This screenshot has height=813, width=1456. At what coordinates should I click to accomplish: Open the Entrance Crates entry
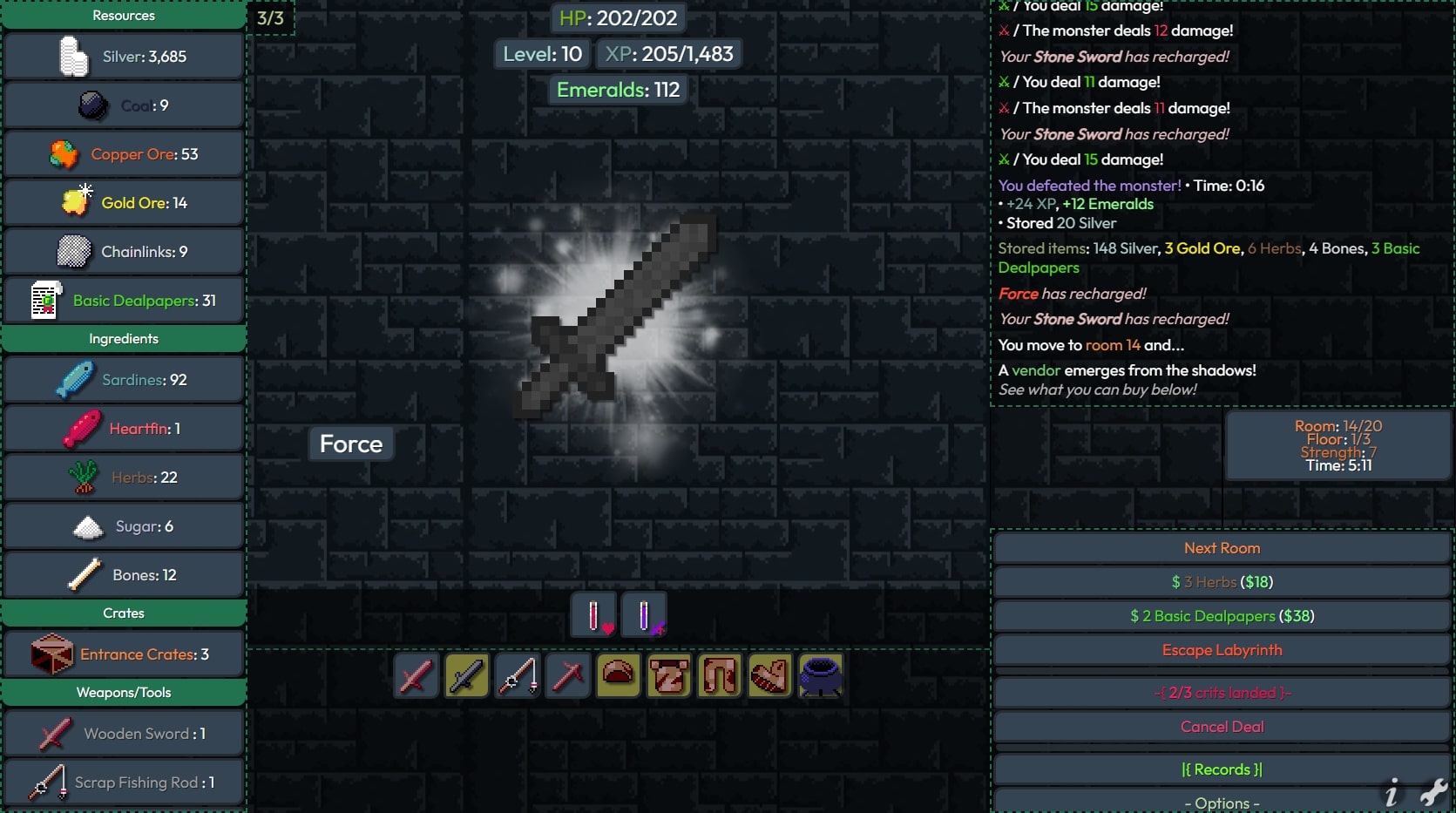pyautogui.click(x=124, y=654)
